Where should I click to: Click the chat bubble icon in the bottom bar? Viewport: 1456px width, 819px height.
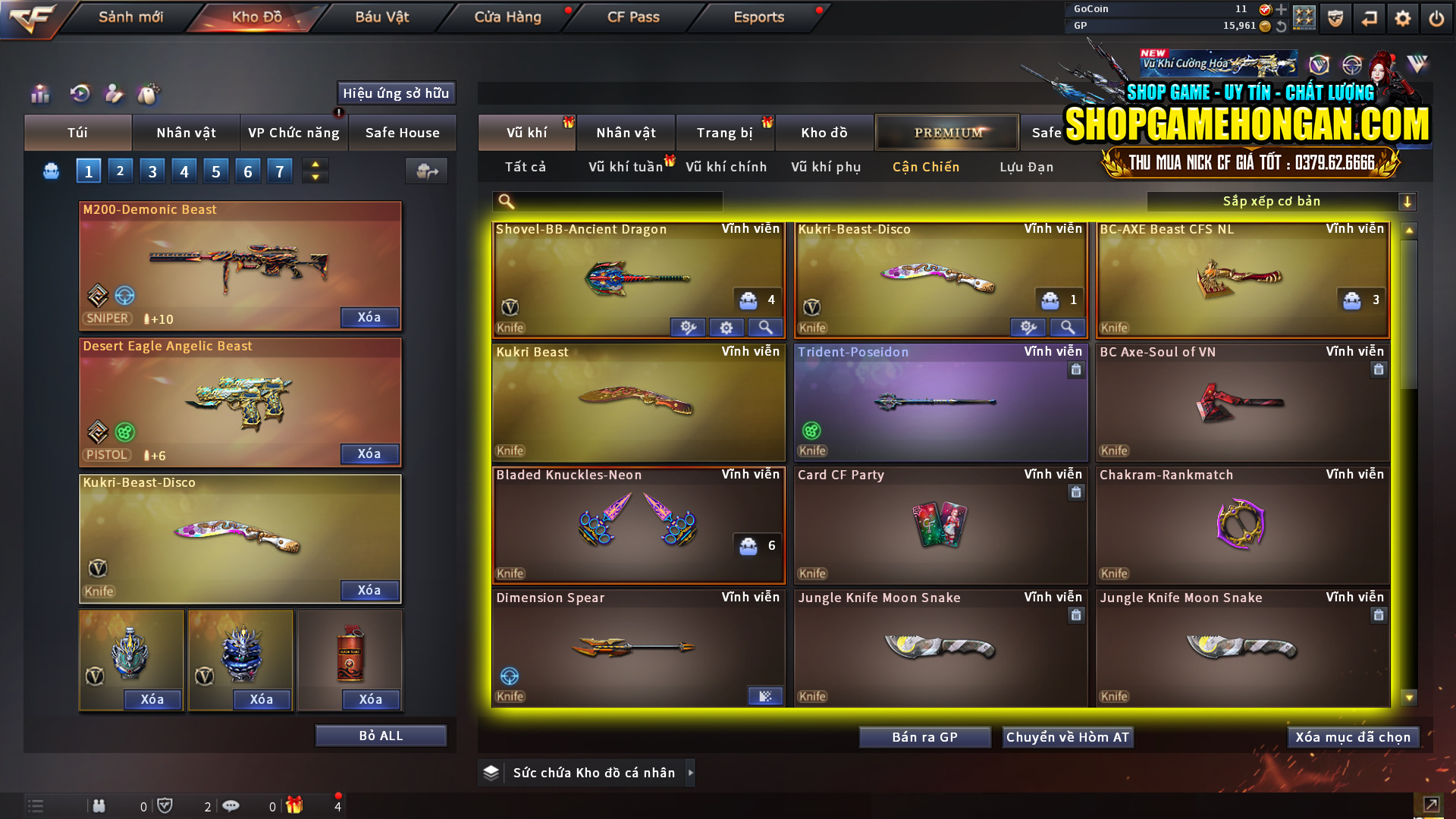click(x=231, y=805)
